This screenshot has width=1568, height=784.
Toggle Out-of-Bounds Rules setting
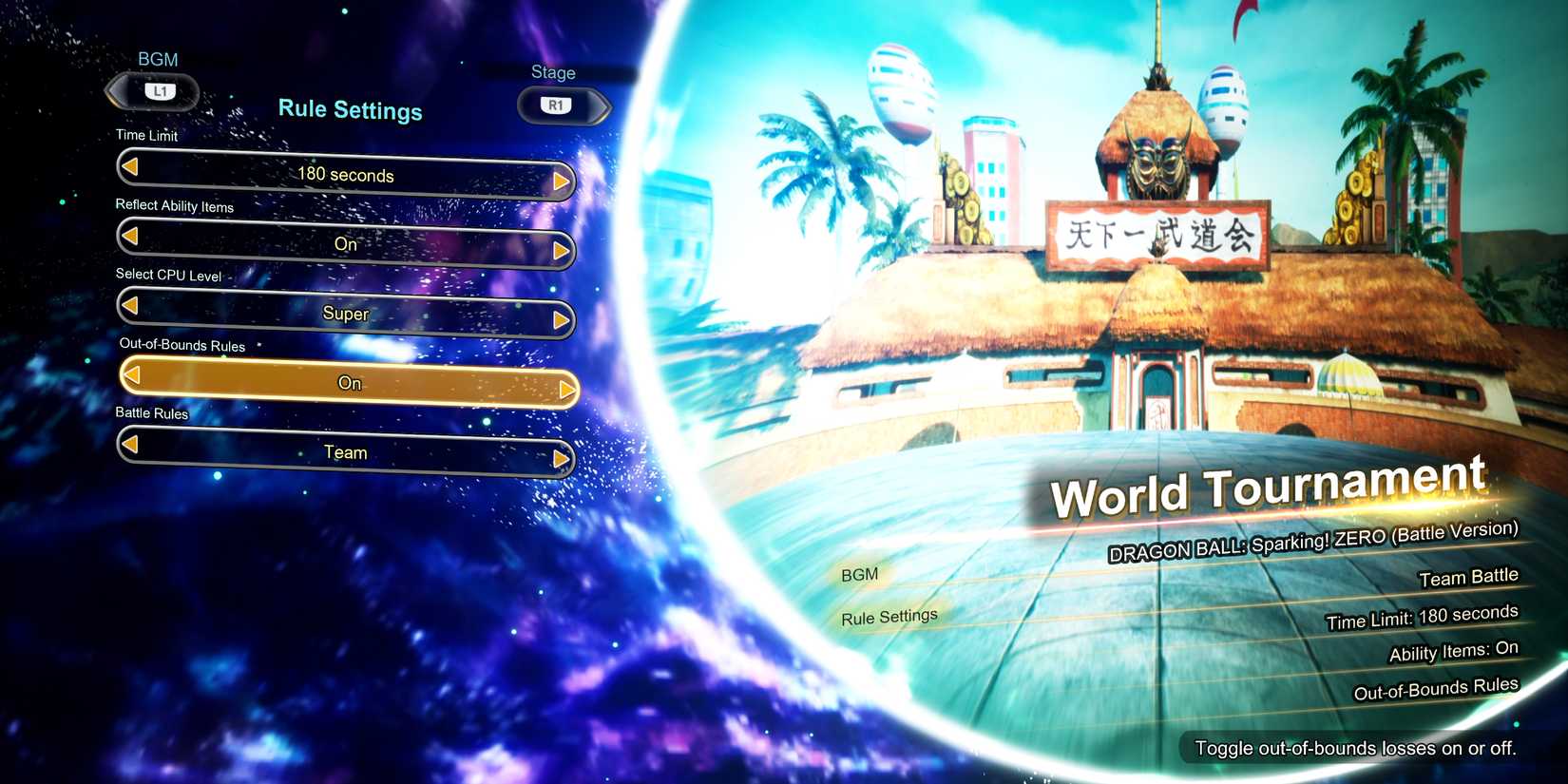349,383
